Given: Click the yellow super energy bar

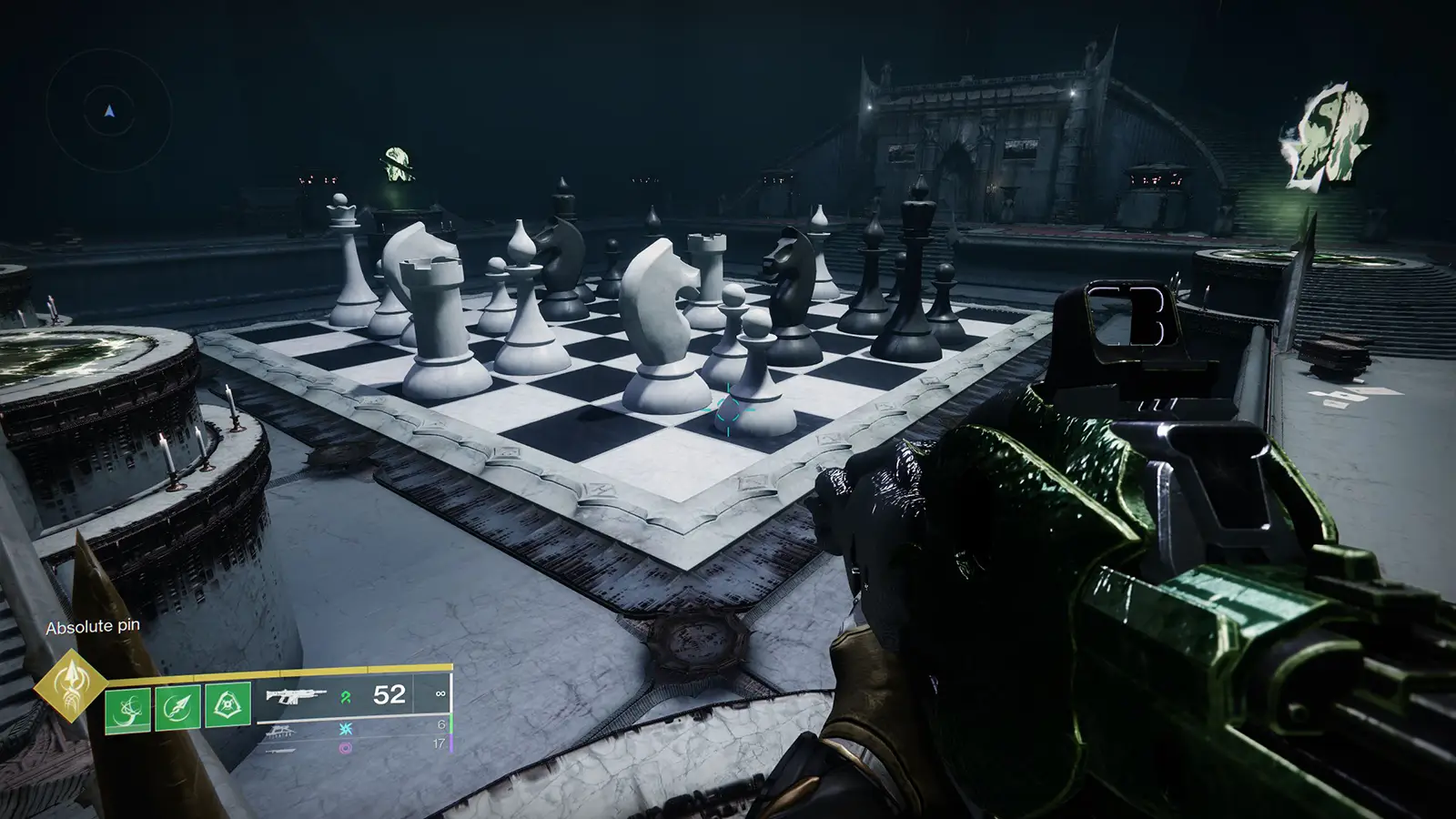Looking at the screenshot, I should click(x=282, y=673).
